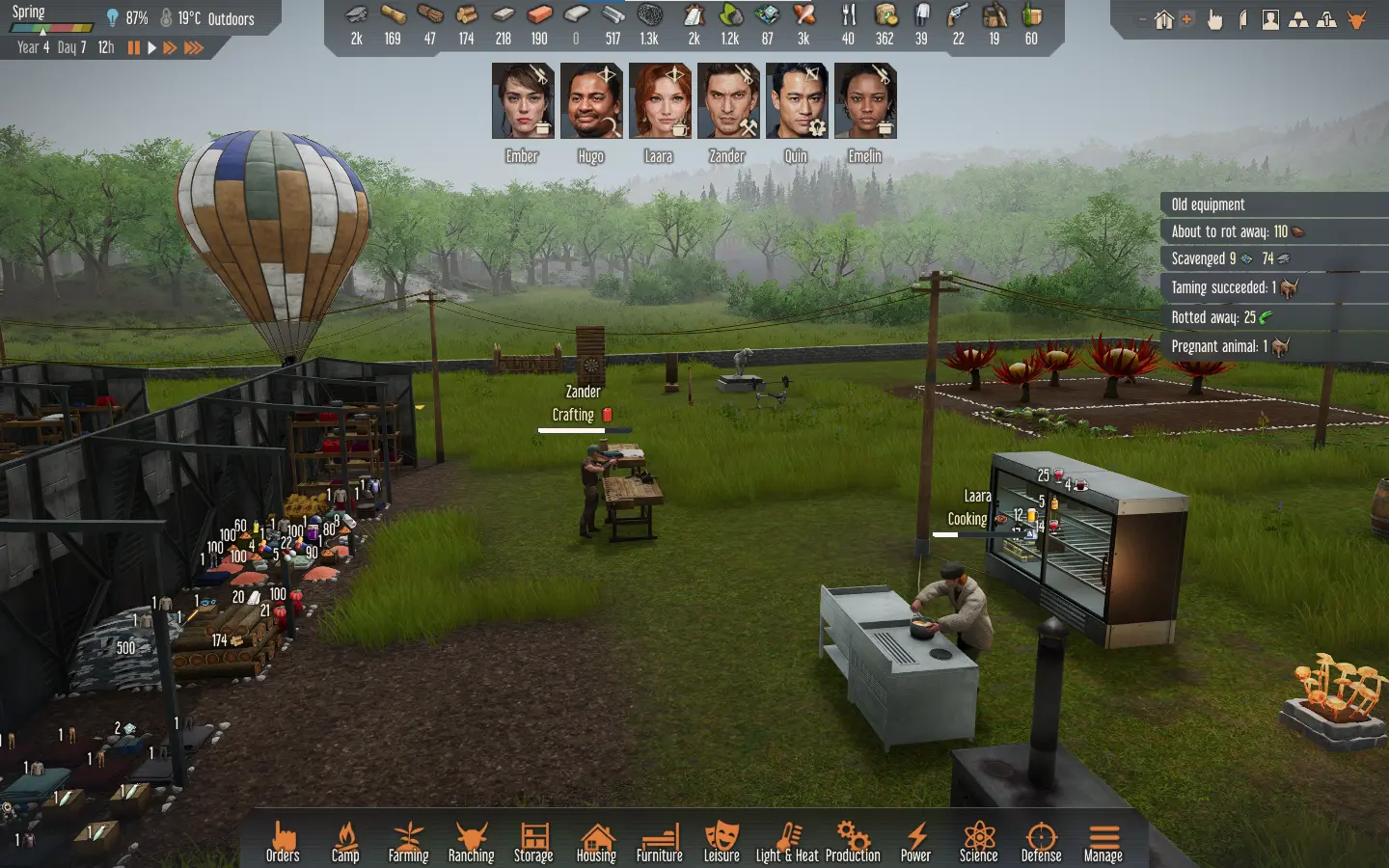Viewport: 1389px width, 868px height.
Task: Select Zander's colonist portrait
Action: point(728,101)
